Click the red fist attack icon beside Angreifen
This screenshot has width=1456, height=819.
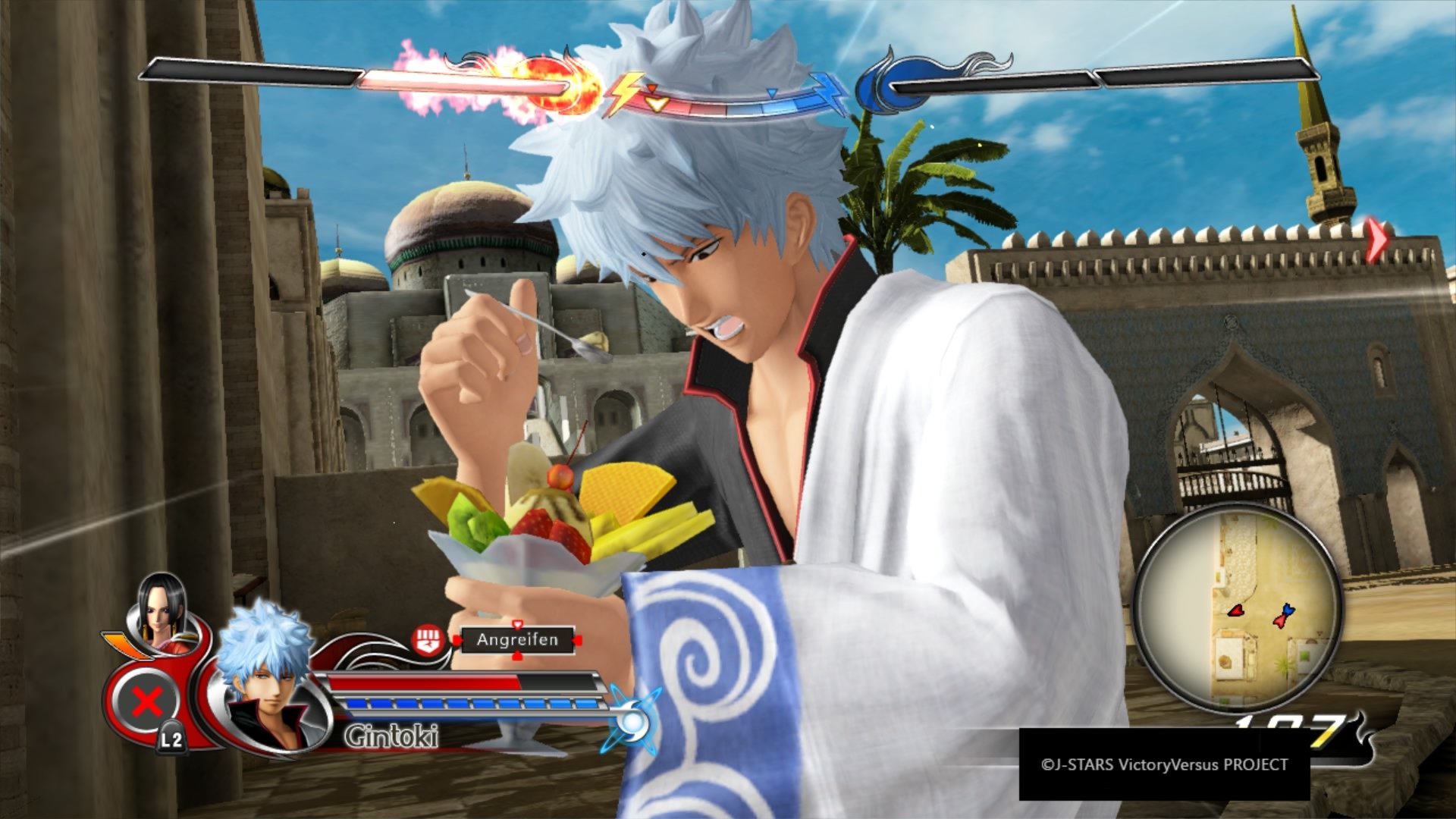(x=427, y=642)
